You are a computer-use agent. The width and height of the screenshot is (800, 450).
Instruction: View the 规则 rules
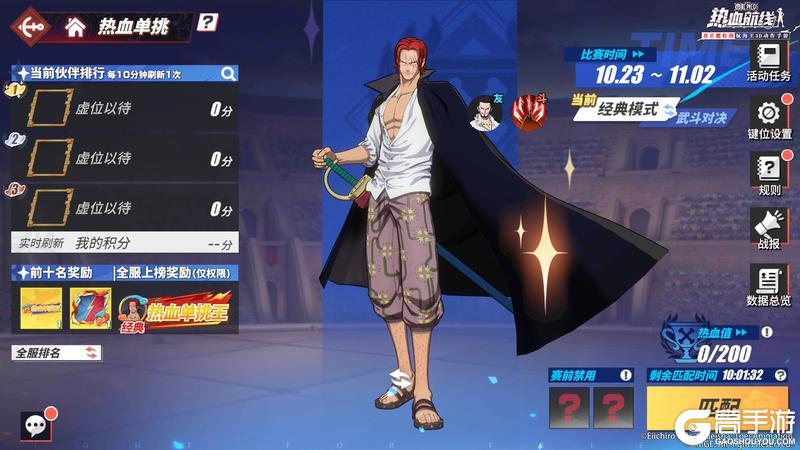click(x=768, y=173)
